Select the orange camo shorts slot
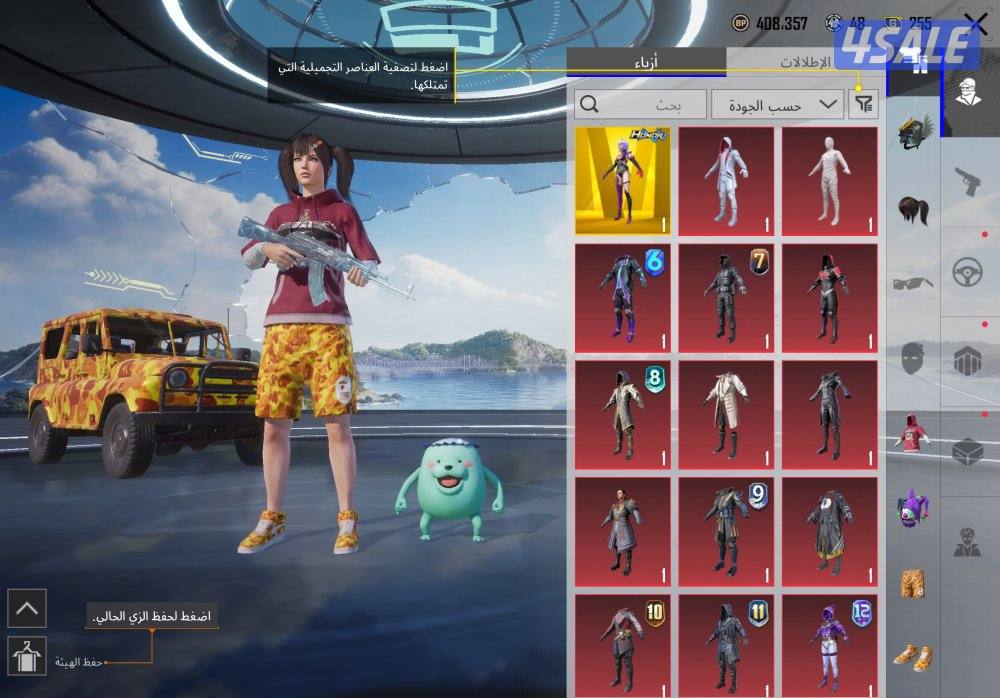The width and height of the screenshot is (1000, 698). 912,583
